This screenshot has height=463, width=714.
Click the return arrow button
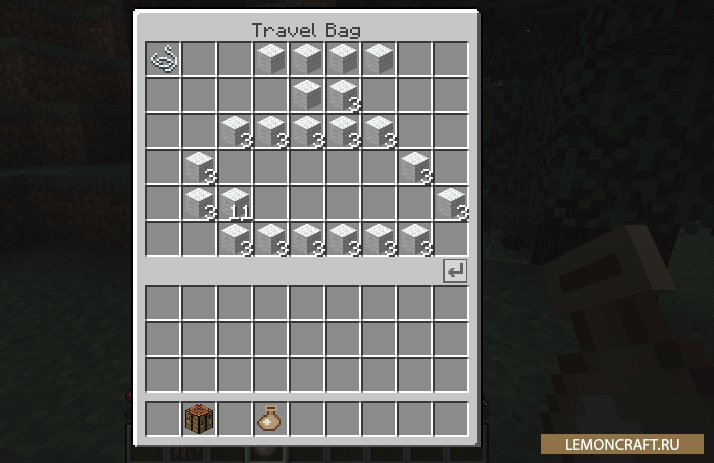(x=455, y=271)
